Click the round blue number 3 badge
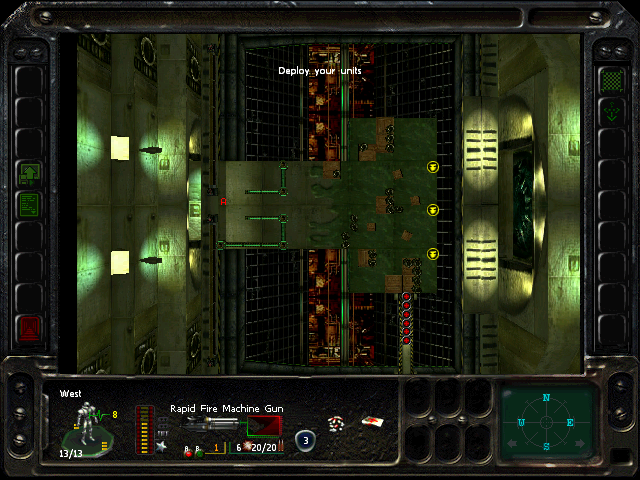 click(x=305, y=439)
